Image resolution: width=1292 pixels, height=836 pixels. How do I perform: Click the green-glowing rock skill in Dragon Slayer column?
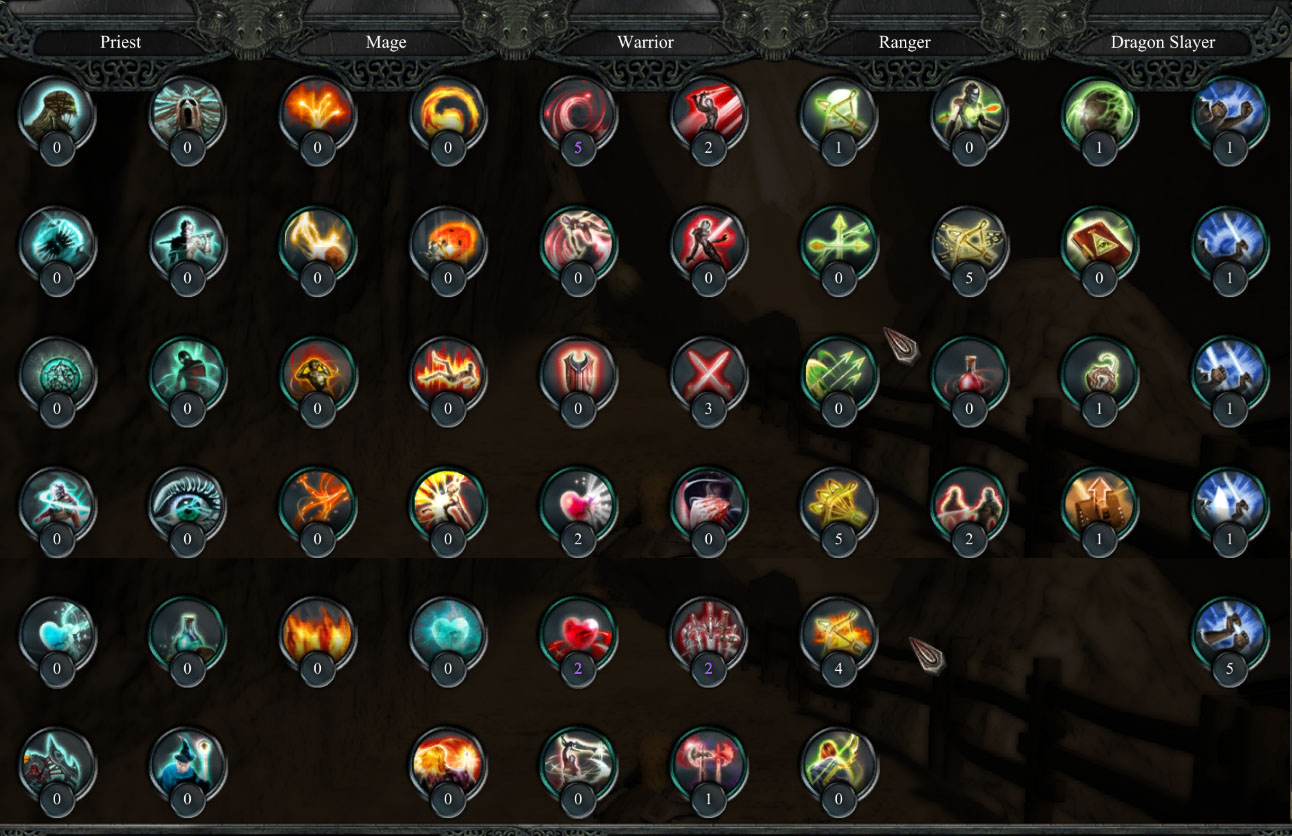pos(1098,118)
